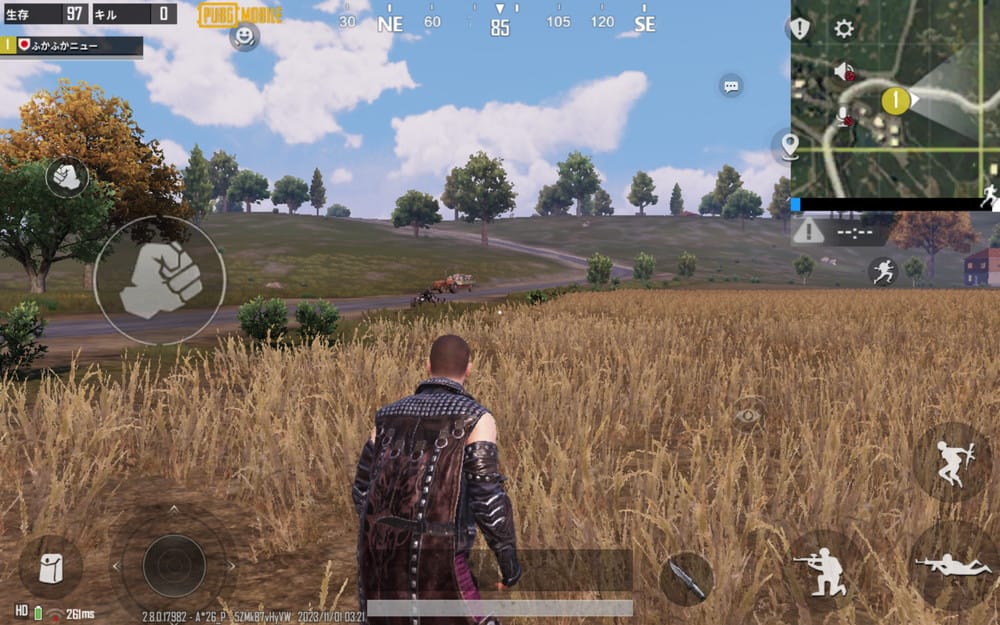Image resolution: width=1000 pixels, height=625 pixels.
Task: Activate the eye free-look button
Action: tap(747, 414)
